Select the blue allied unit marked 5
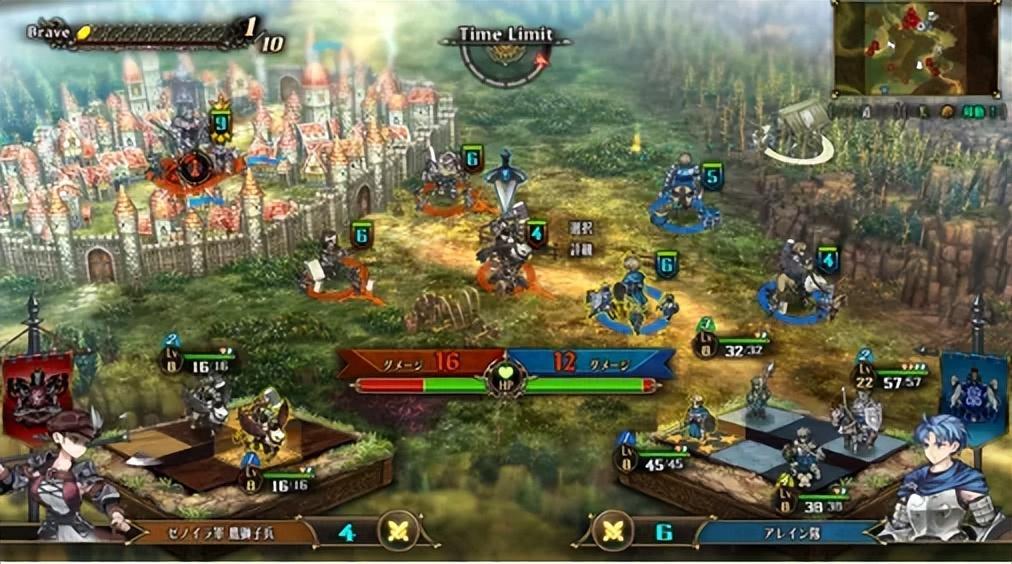Viewport: 1012px width, 564px height. [685, 191]
